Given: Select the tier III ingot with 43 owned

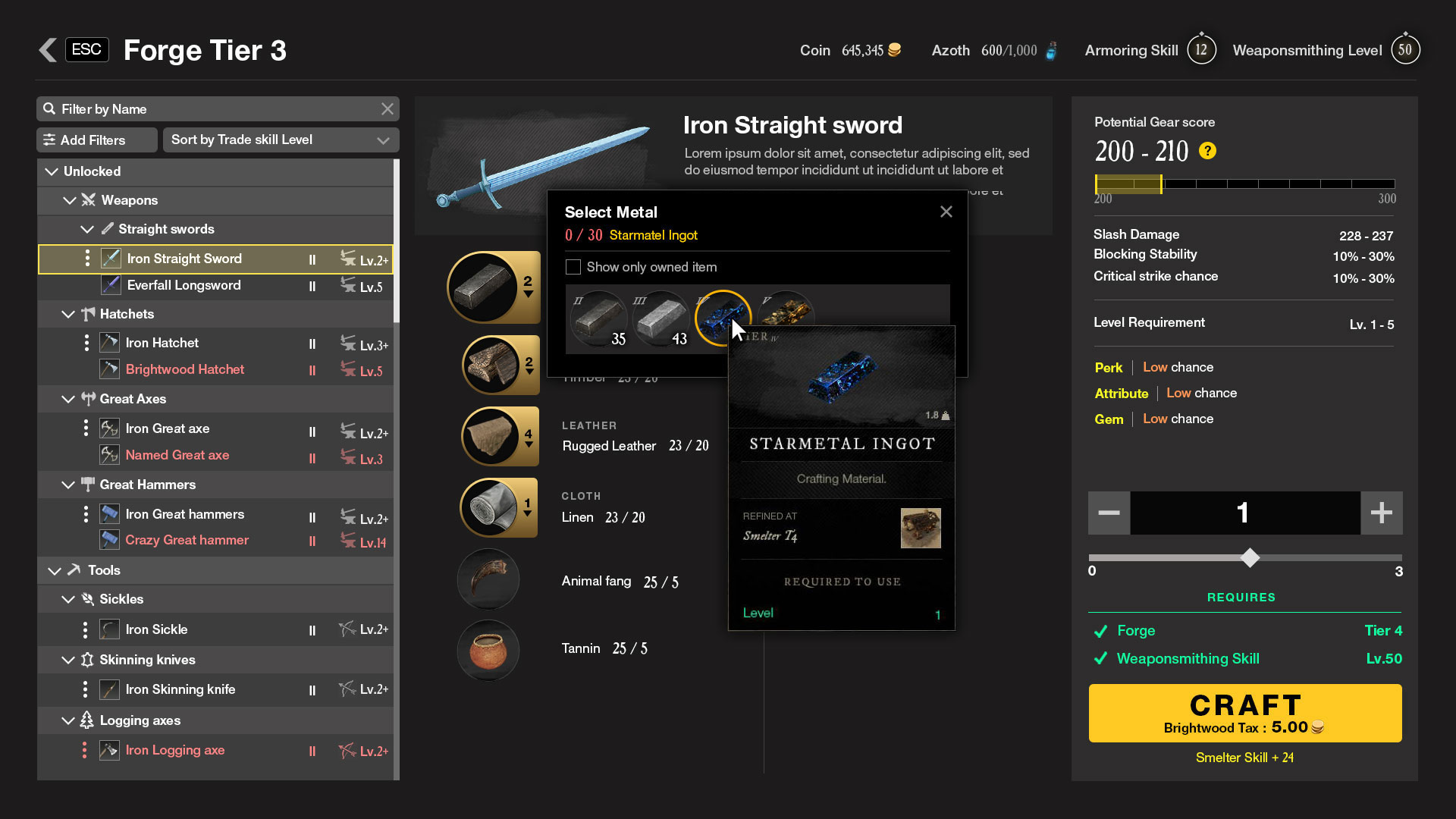Looking at the screenshot, I should (x=660, y=320).
